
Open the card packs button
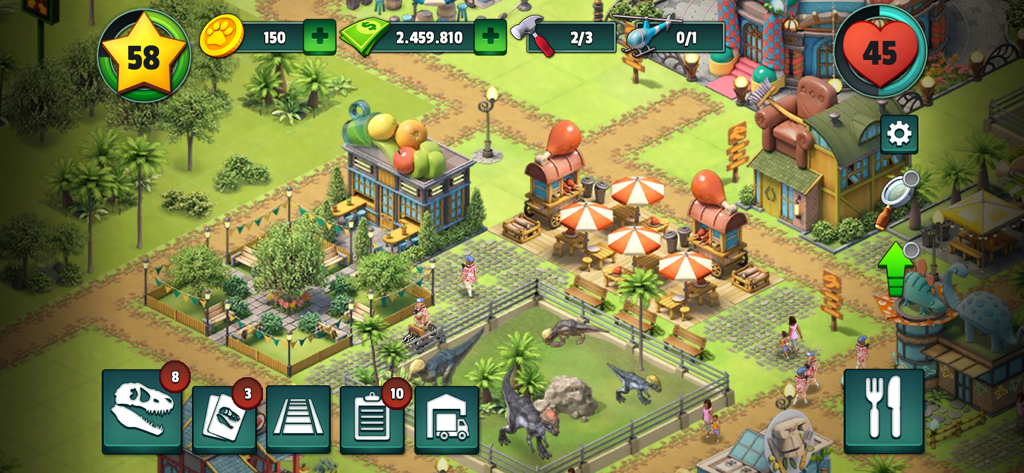[224, 419]
